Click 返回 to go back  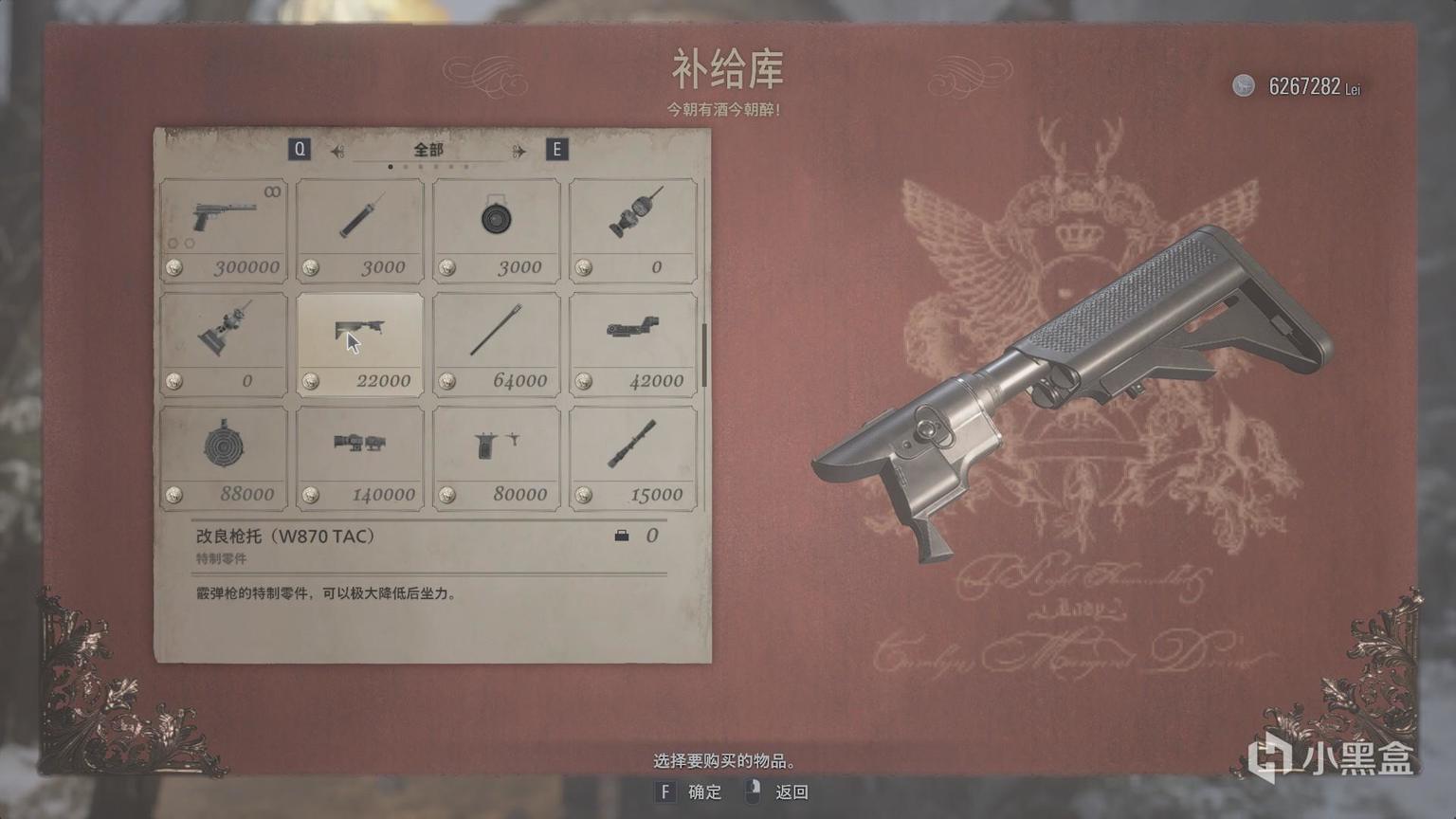790,792
